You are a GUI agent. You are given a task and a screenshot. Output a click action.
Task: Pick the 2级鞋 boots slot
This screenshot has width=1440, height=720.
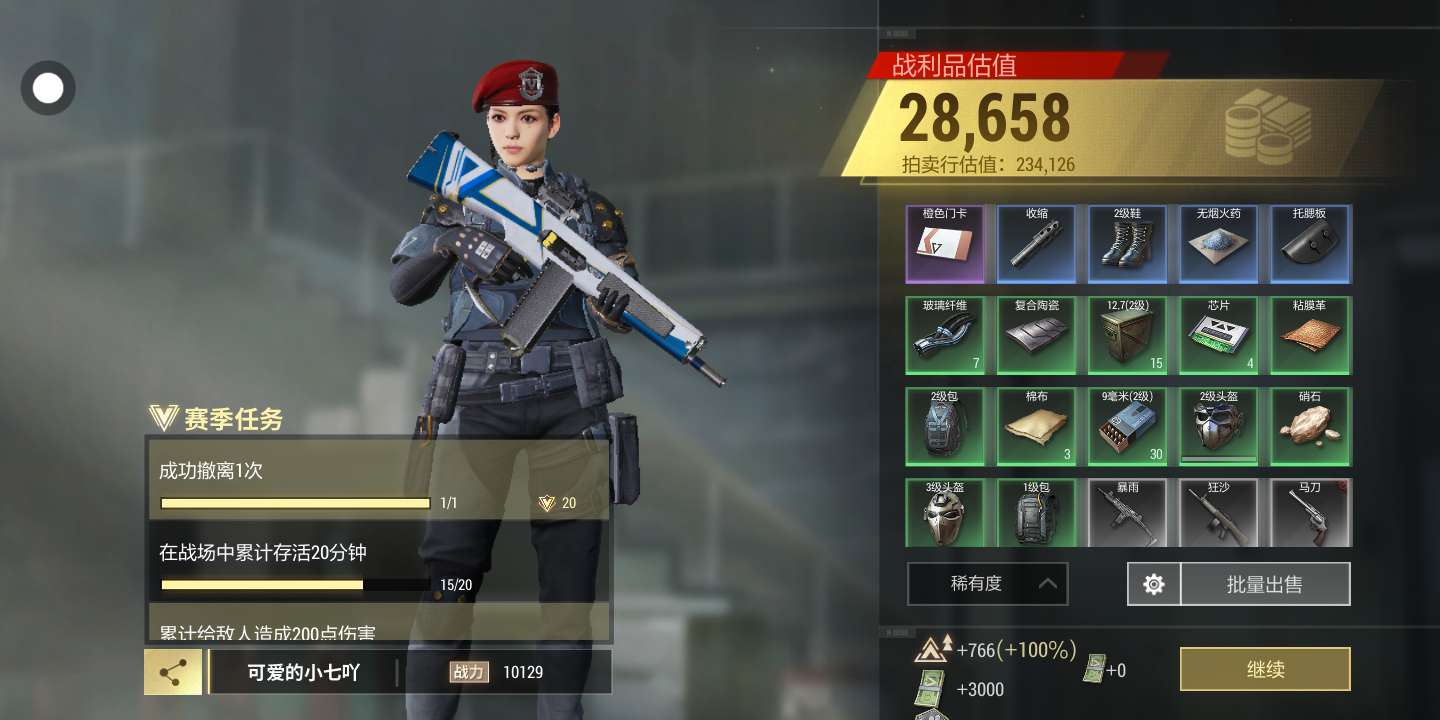coord(1128,244)
